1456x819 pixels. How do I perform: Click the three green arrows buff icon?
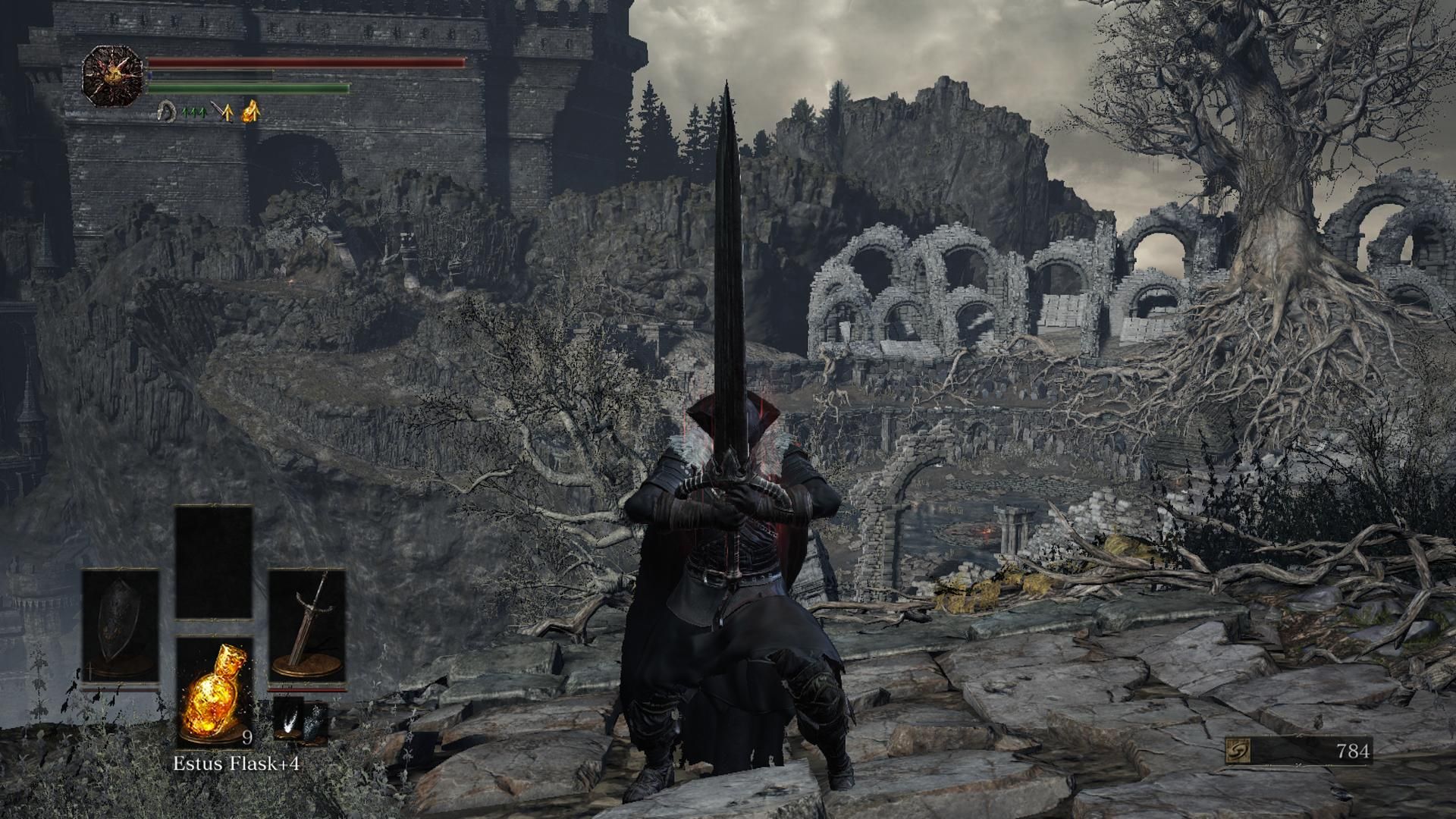[x=193, y=112]
